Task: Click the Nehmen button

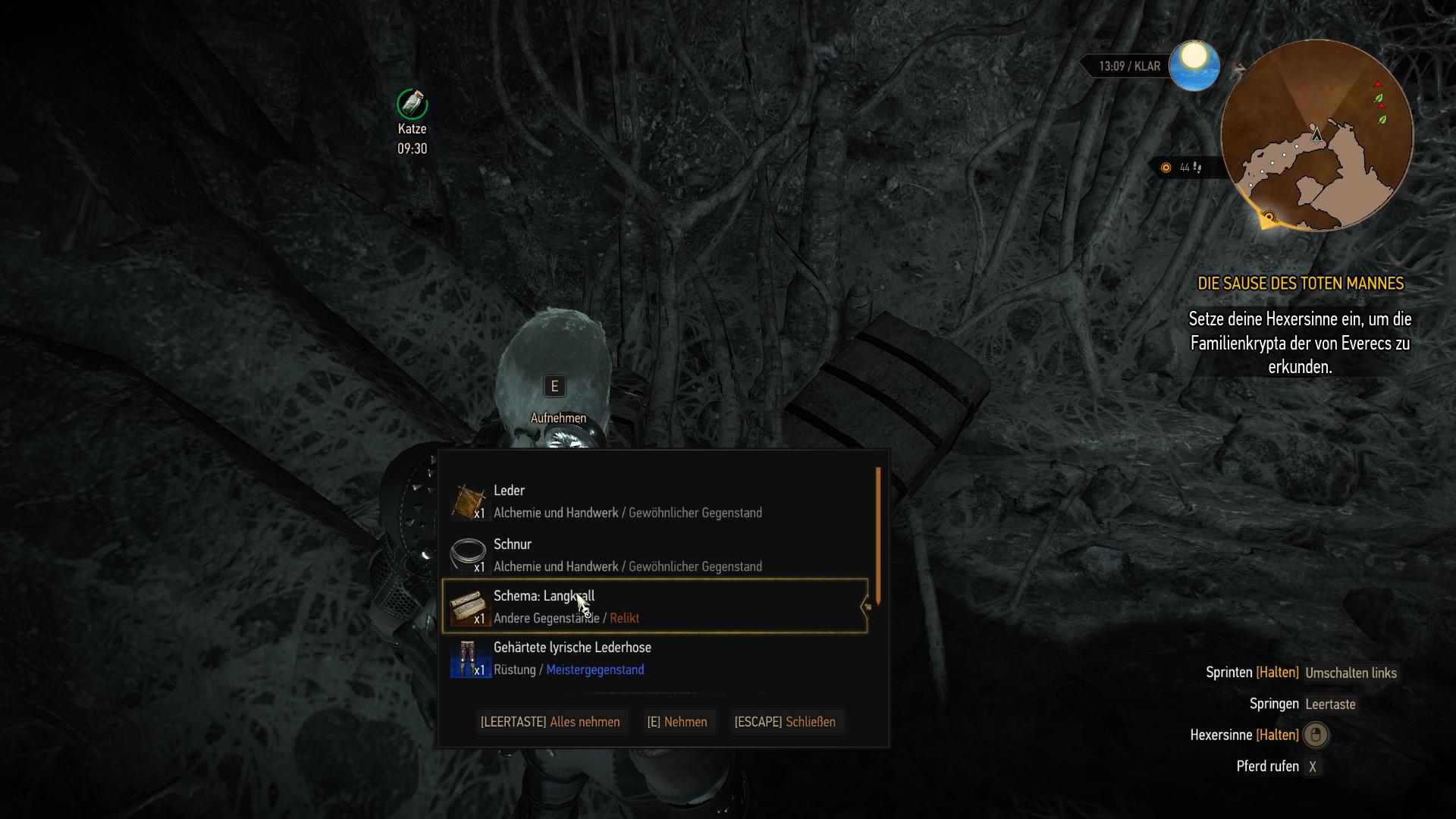Action: click(x=676, y=722)
